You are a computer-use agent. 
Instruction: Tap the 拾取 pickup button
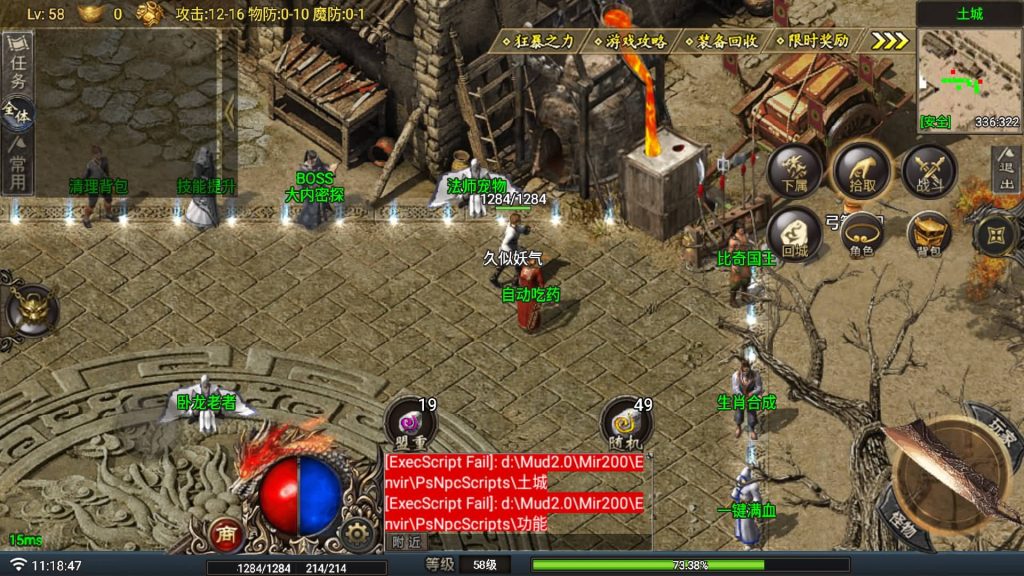[862, 171]
